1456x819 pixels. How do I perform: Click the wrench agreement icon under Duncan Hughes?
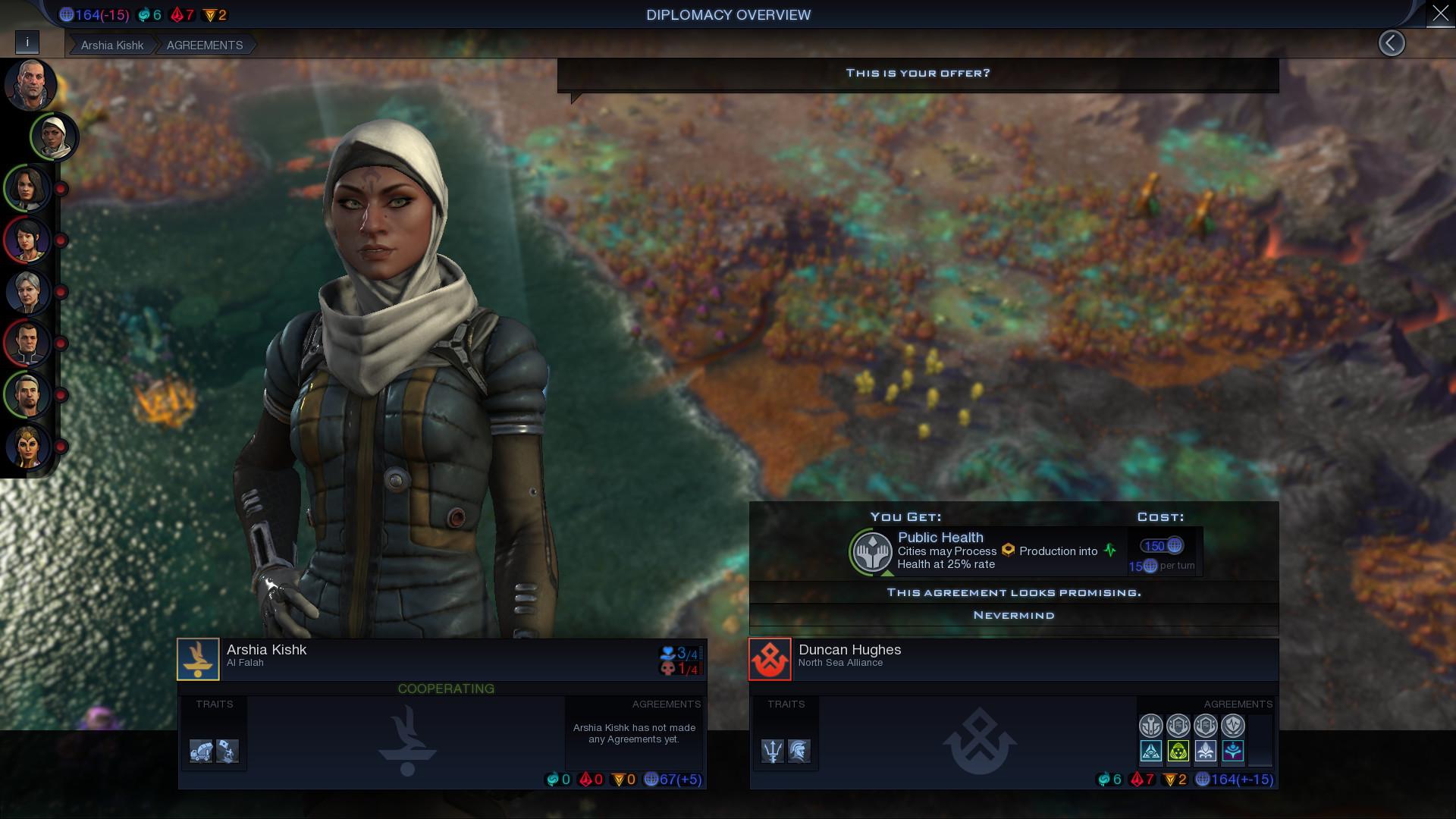(x=1151, y=725)
